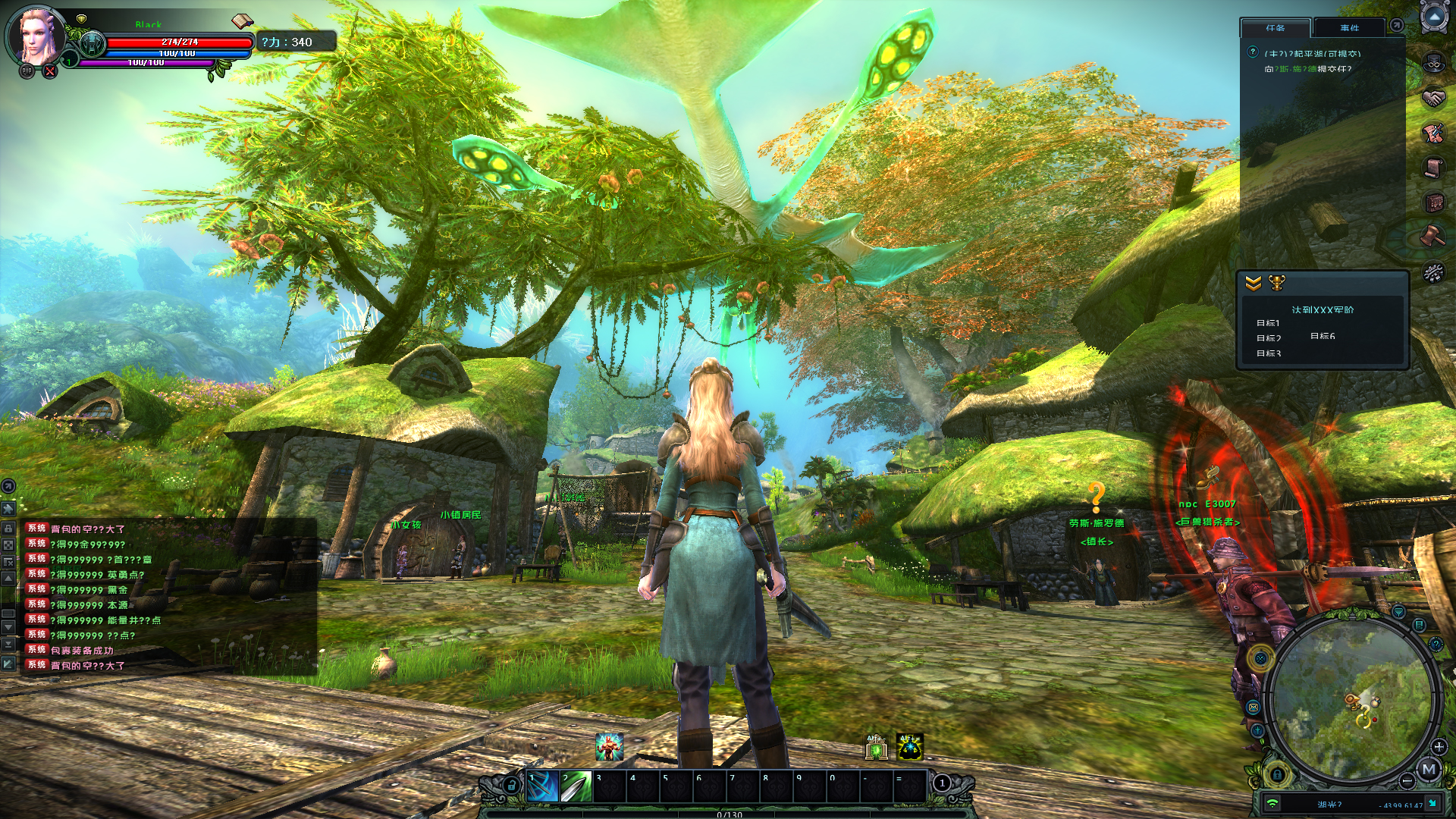Open the world map with the M button
The width and height of the screenshot is (1456, 819).
pos(1429,770)
